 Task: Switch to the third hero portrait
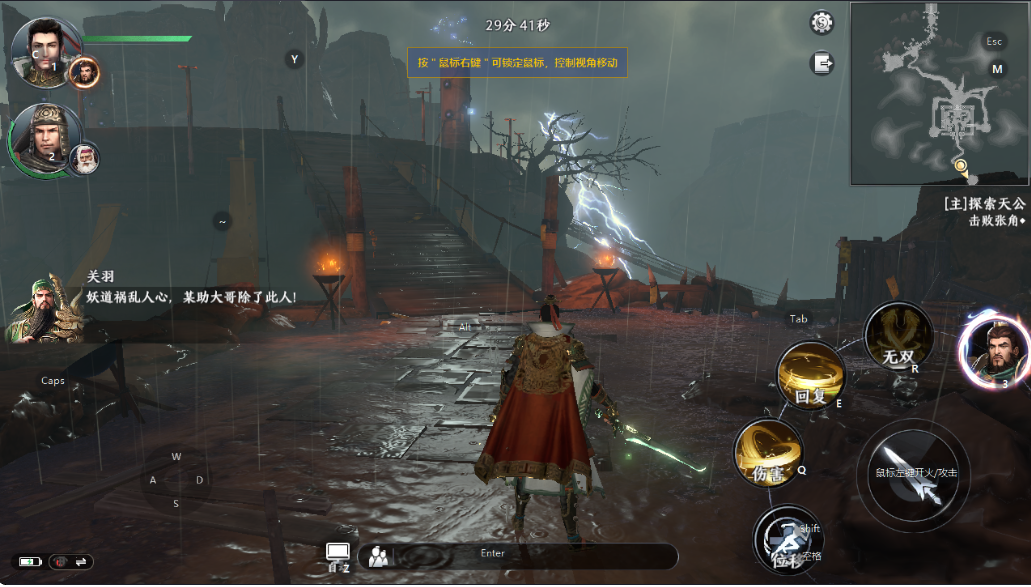993,350
